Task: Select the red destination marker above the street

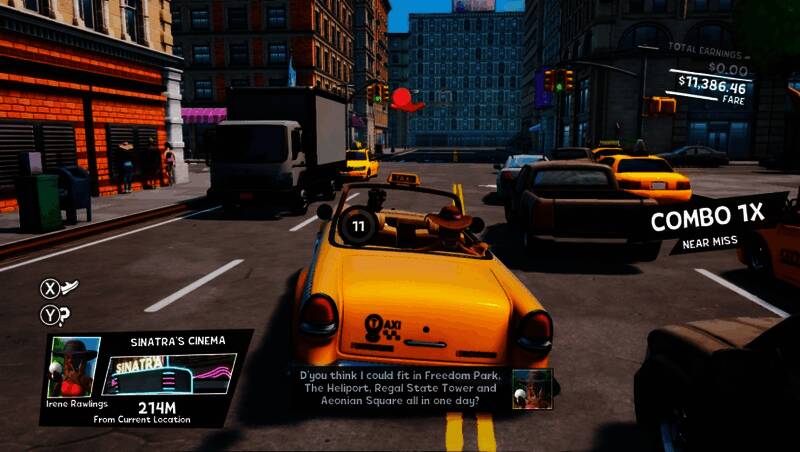Action: tap(405, 99)
